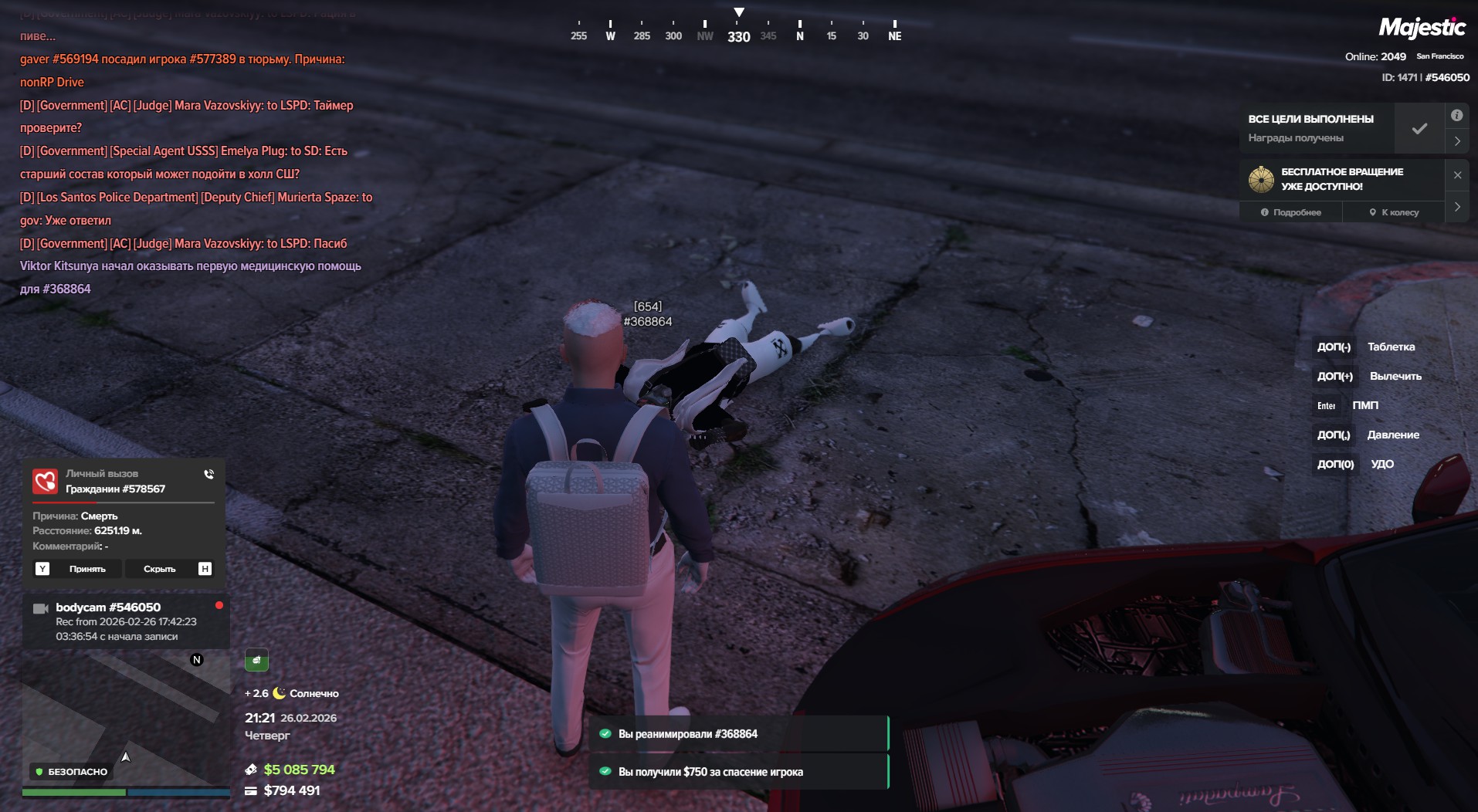
Task: Choose the Вылечить medical action
Action: point(1395,376)
